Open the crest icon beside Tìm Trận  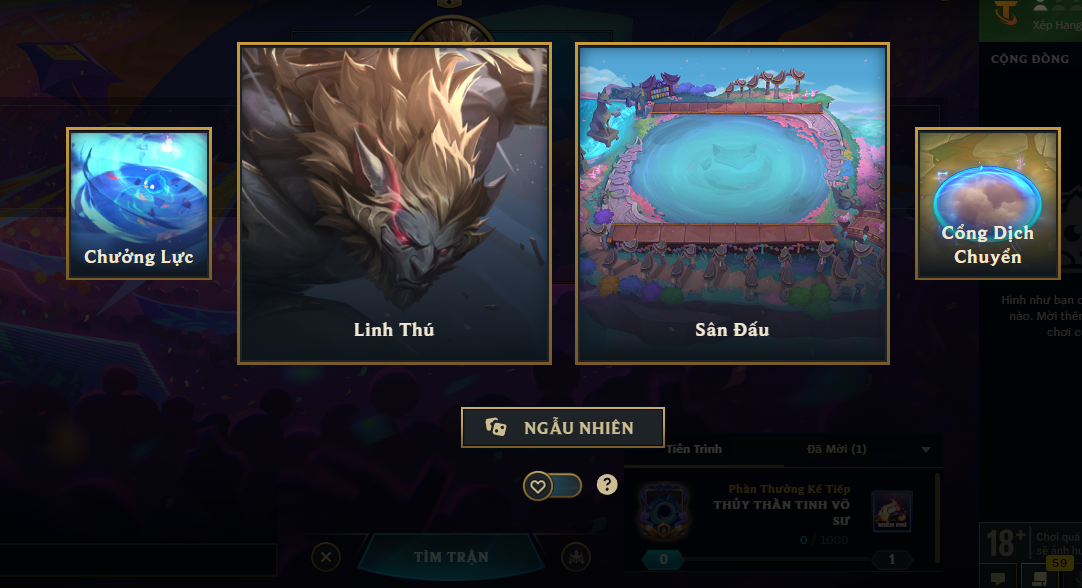[575, 557]
